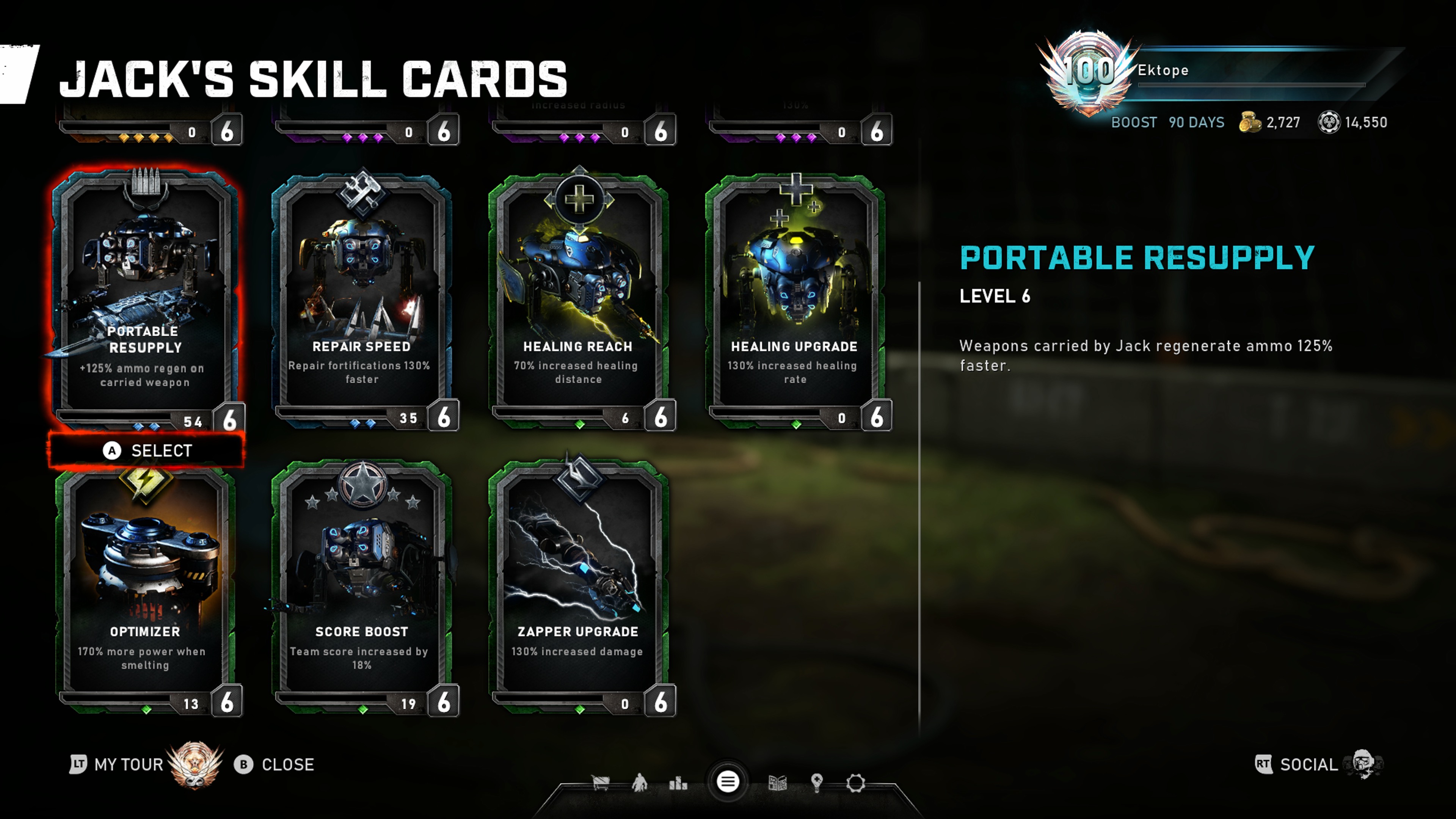Open the settings gear icon

pyautogui.click(x=855, y=783)
